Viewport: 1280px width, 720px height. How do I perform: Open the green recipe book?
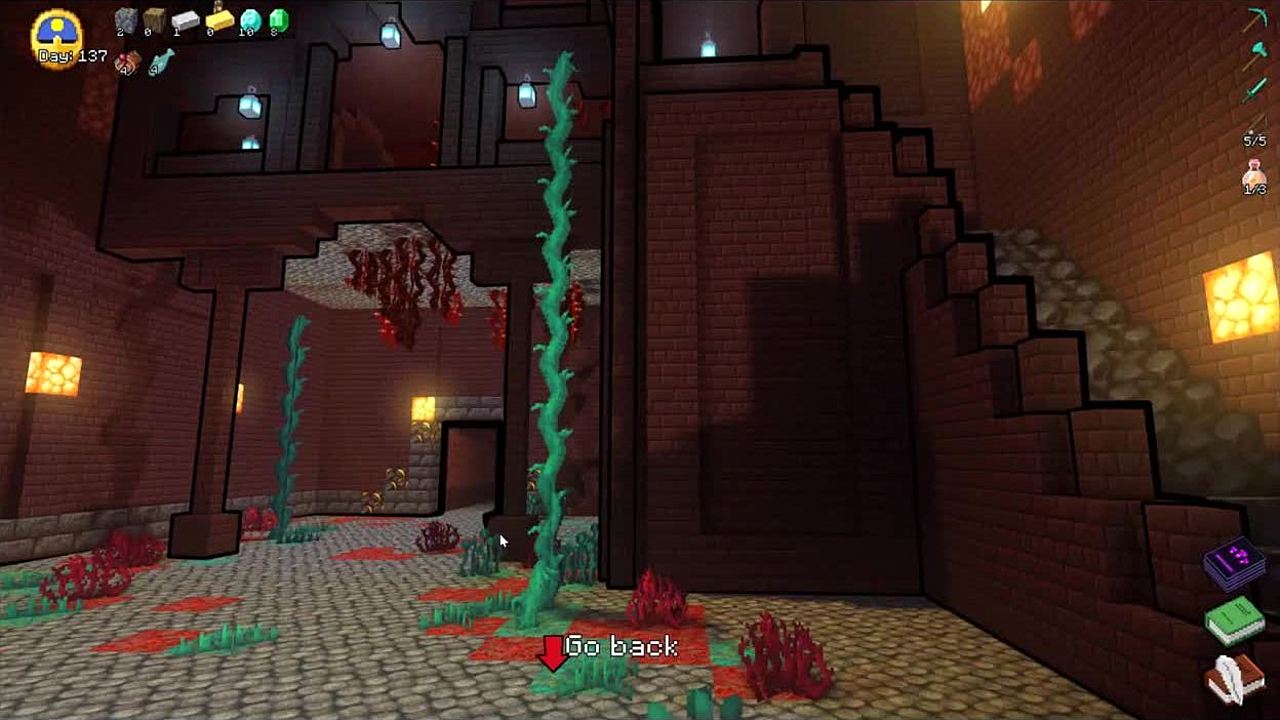1236,620
